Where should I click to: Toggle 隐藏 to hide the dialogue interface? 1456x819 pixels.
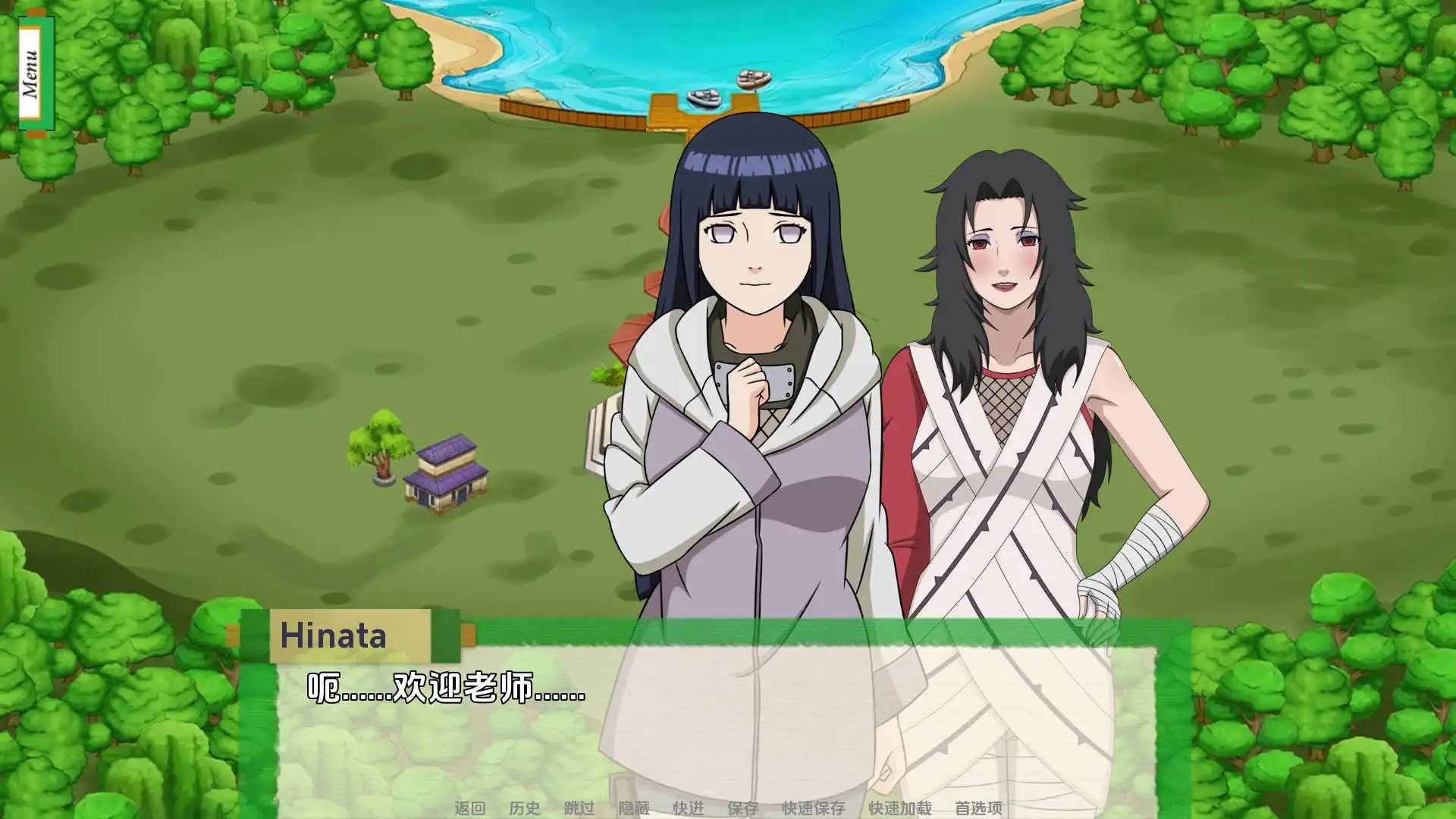(634, 808)
